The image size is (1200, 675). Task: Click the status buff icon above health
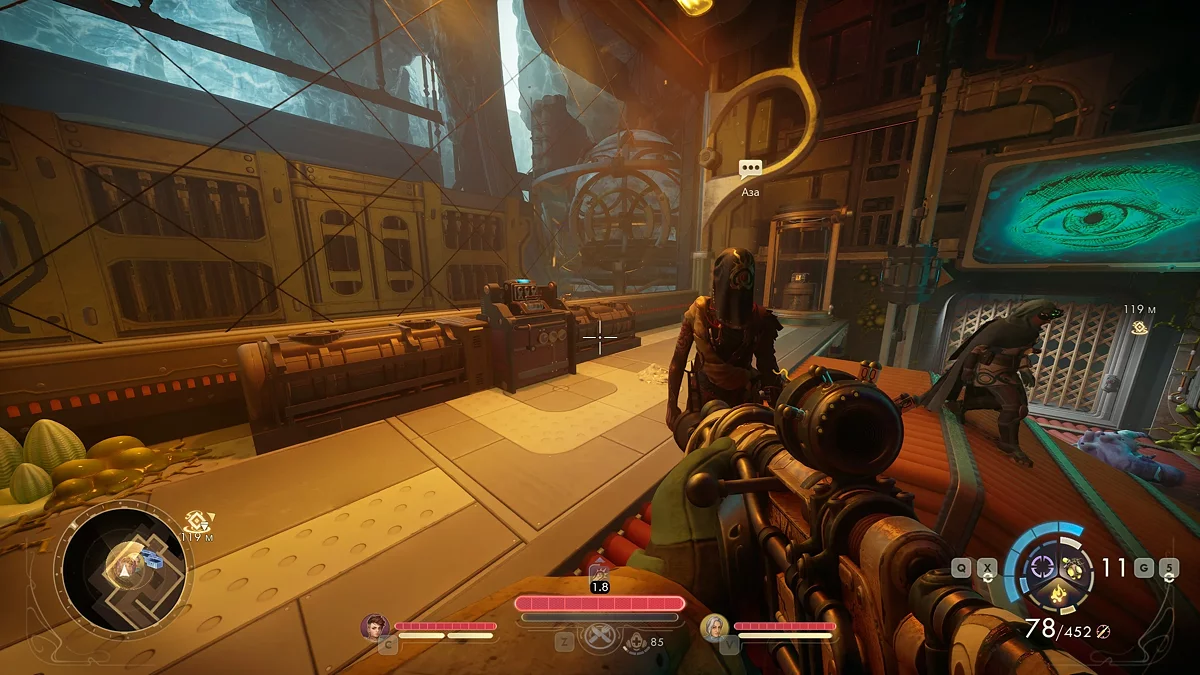(599, 572)
